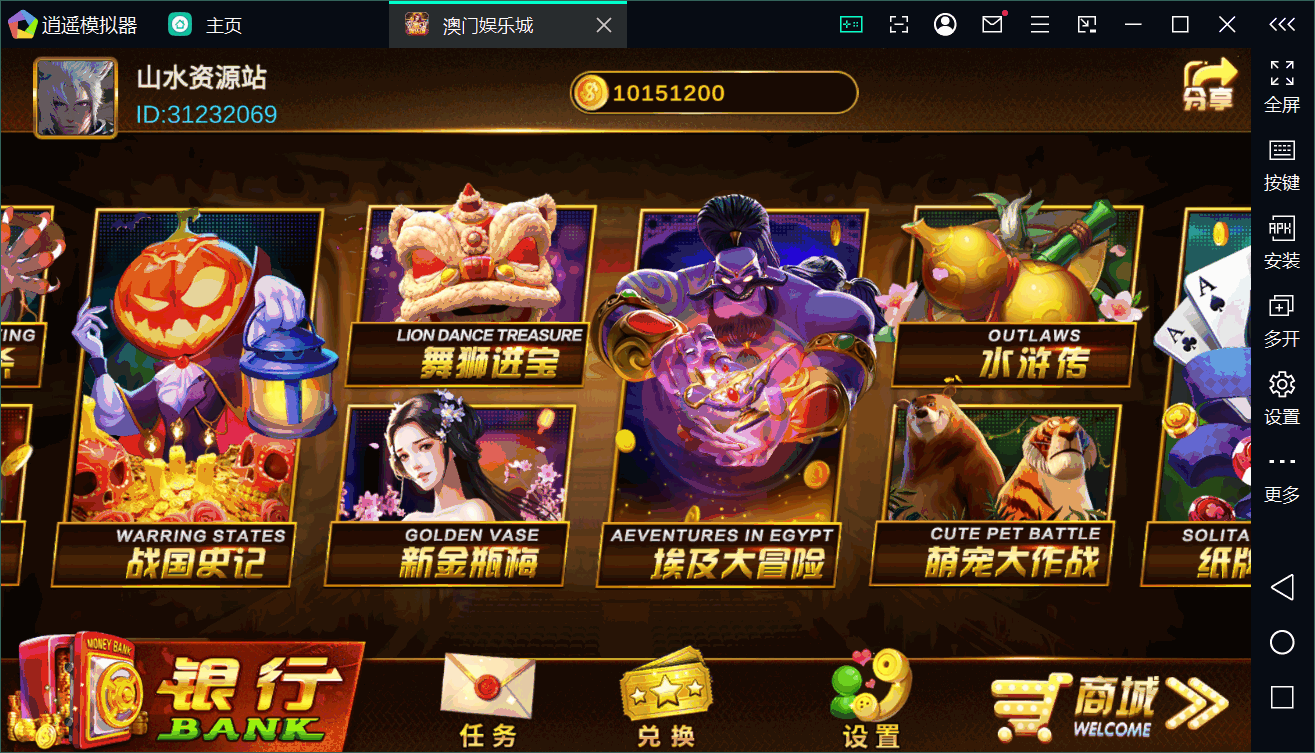Click the gold coin balance display

click(x=713, y=91)
